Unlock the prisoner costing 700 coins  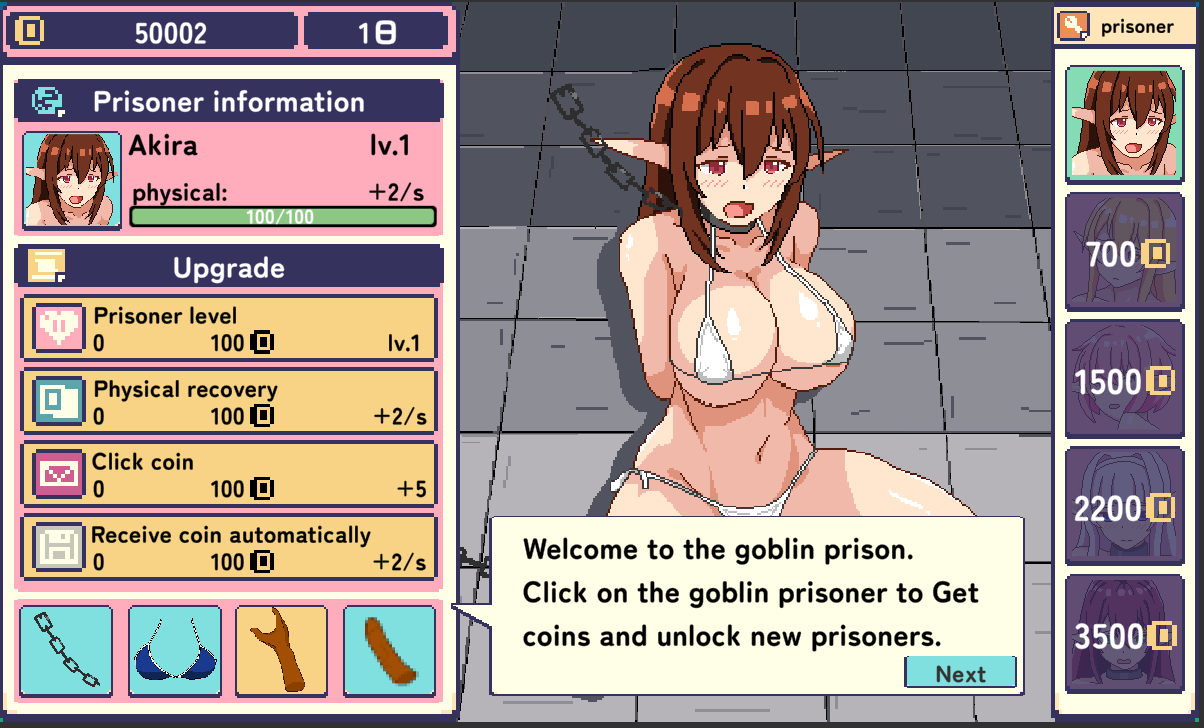tap(1123, 252)
